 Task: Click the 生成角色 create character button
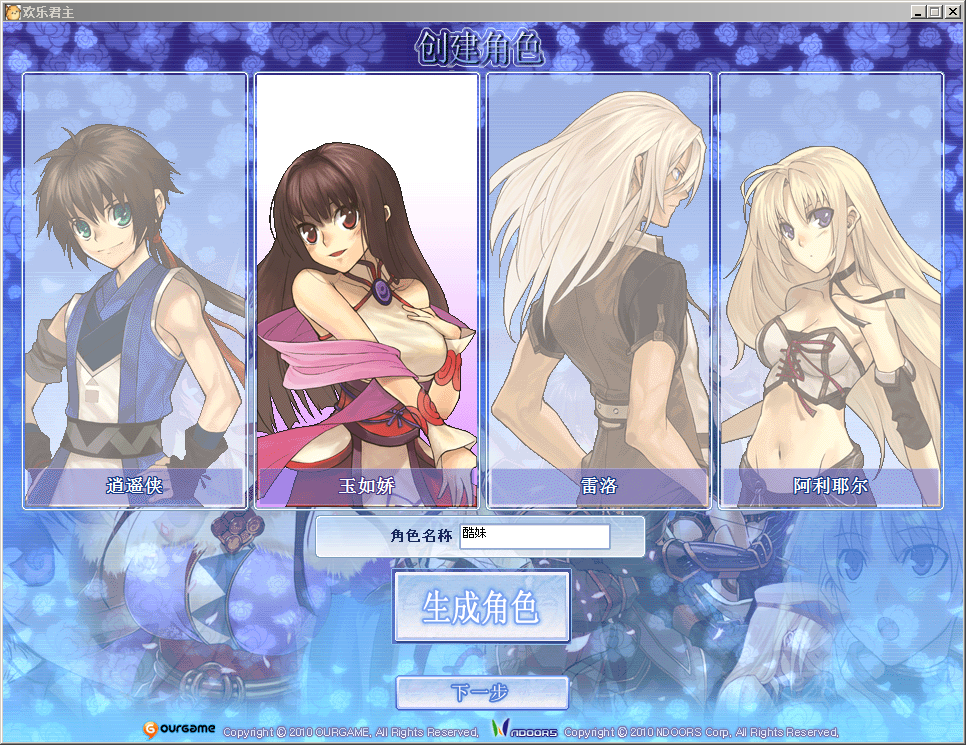tap(482, 607)
